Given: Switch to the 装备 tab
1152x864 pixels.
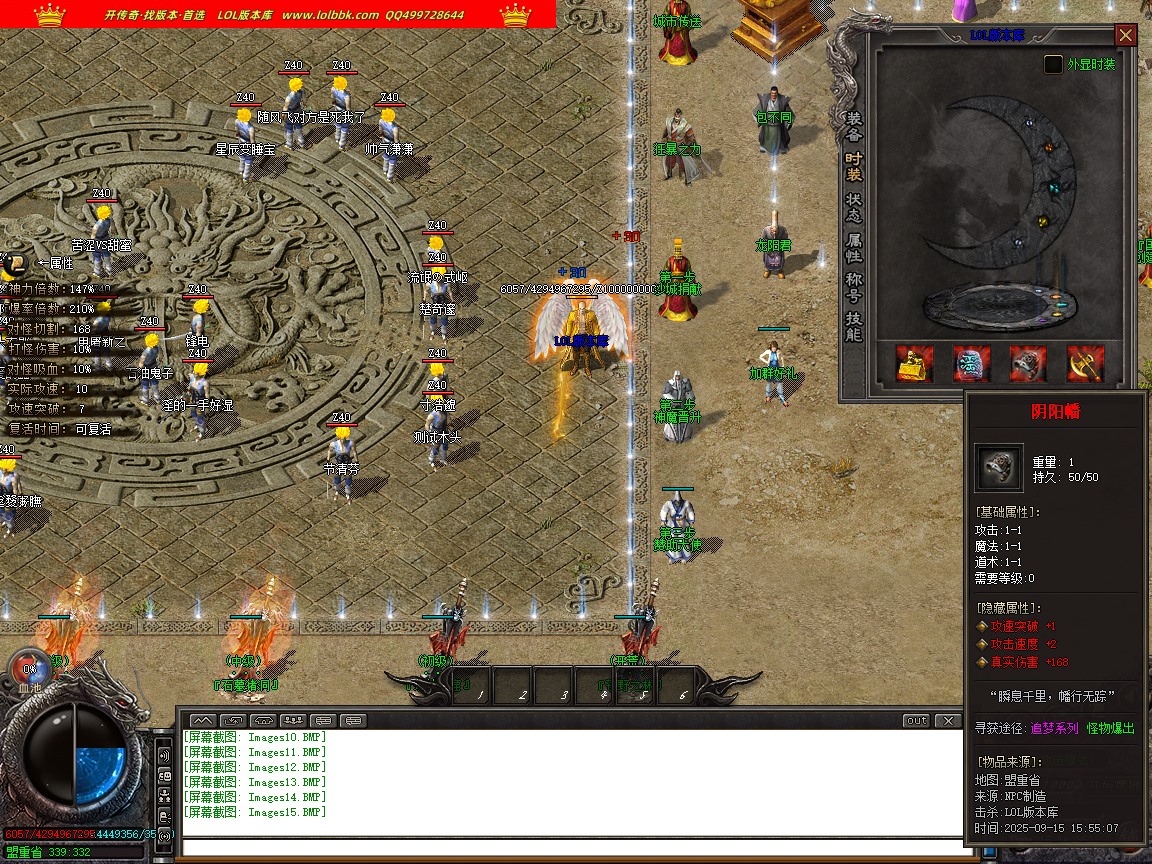Looking at the screenshot, I should pyautogui.click(x=854, y=127).
